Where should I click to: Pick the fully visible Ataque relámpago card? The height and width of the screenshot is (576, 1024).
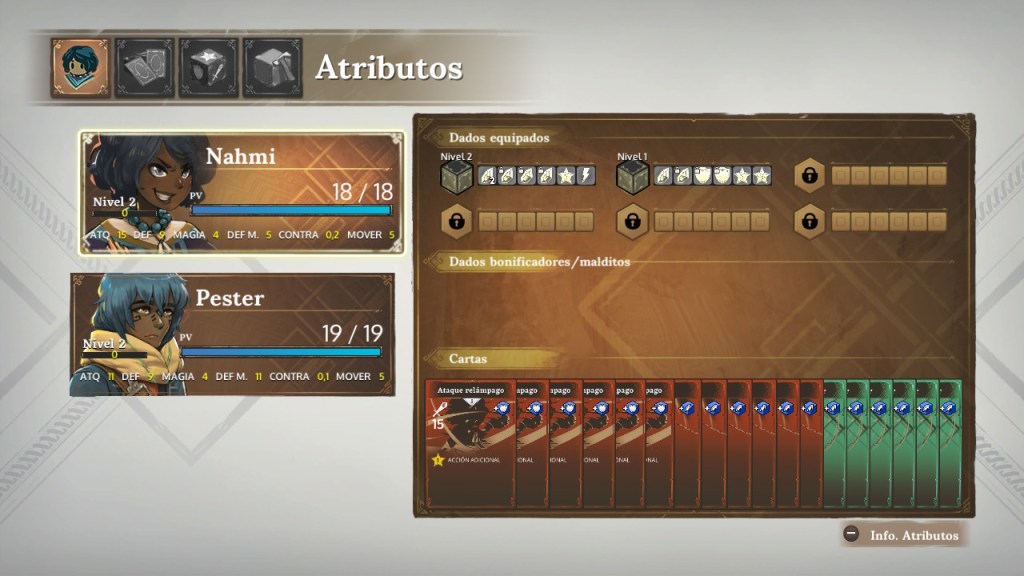coord(470,442)
